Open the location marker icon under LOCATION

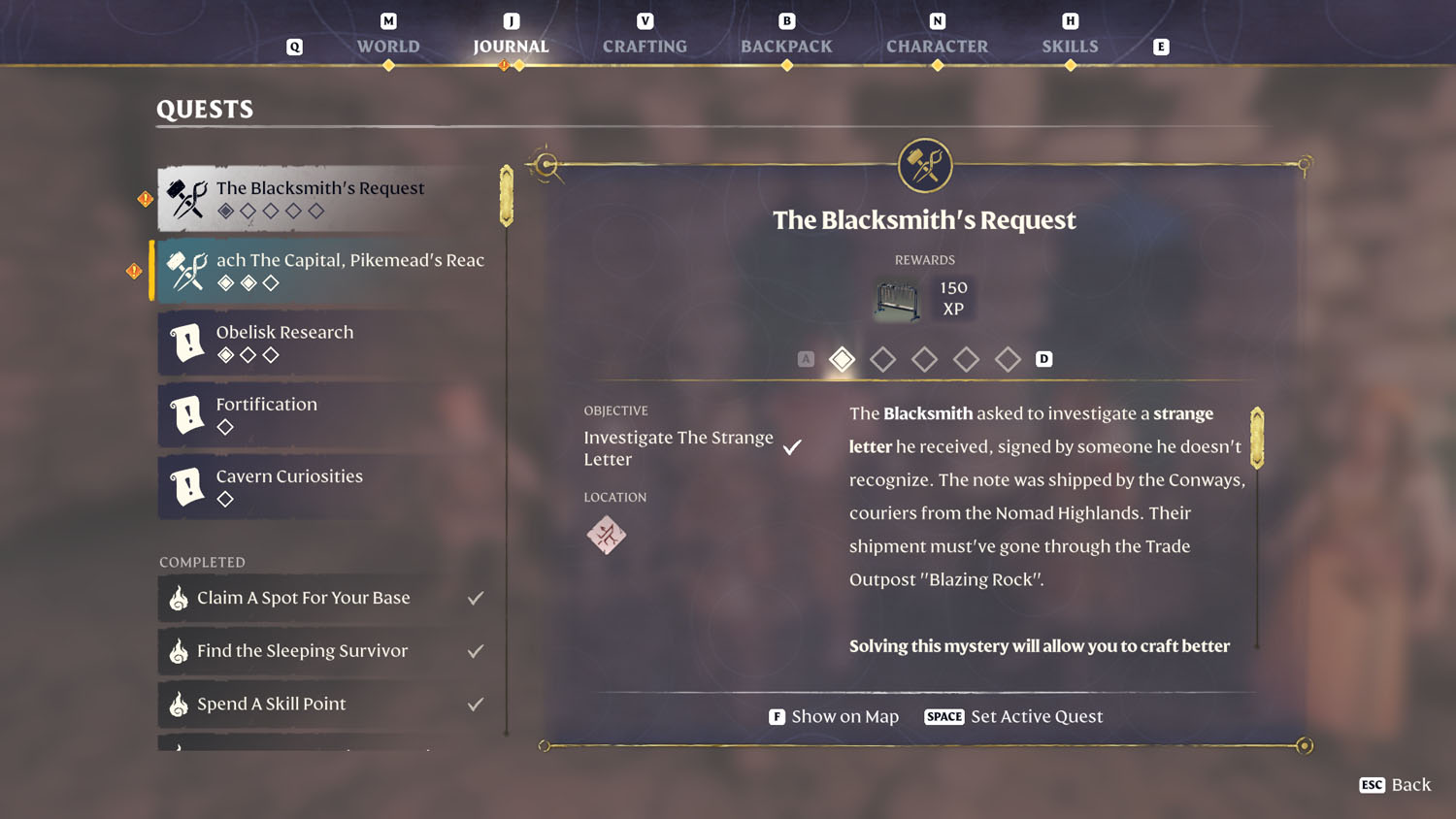[x=608, y=535]
